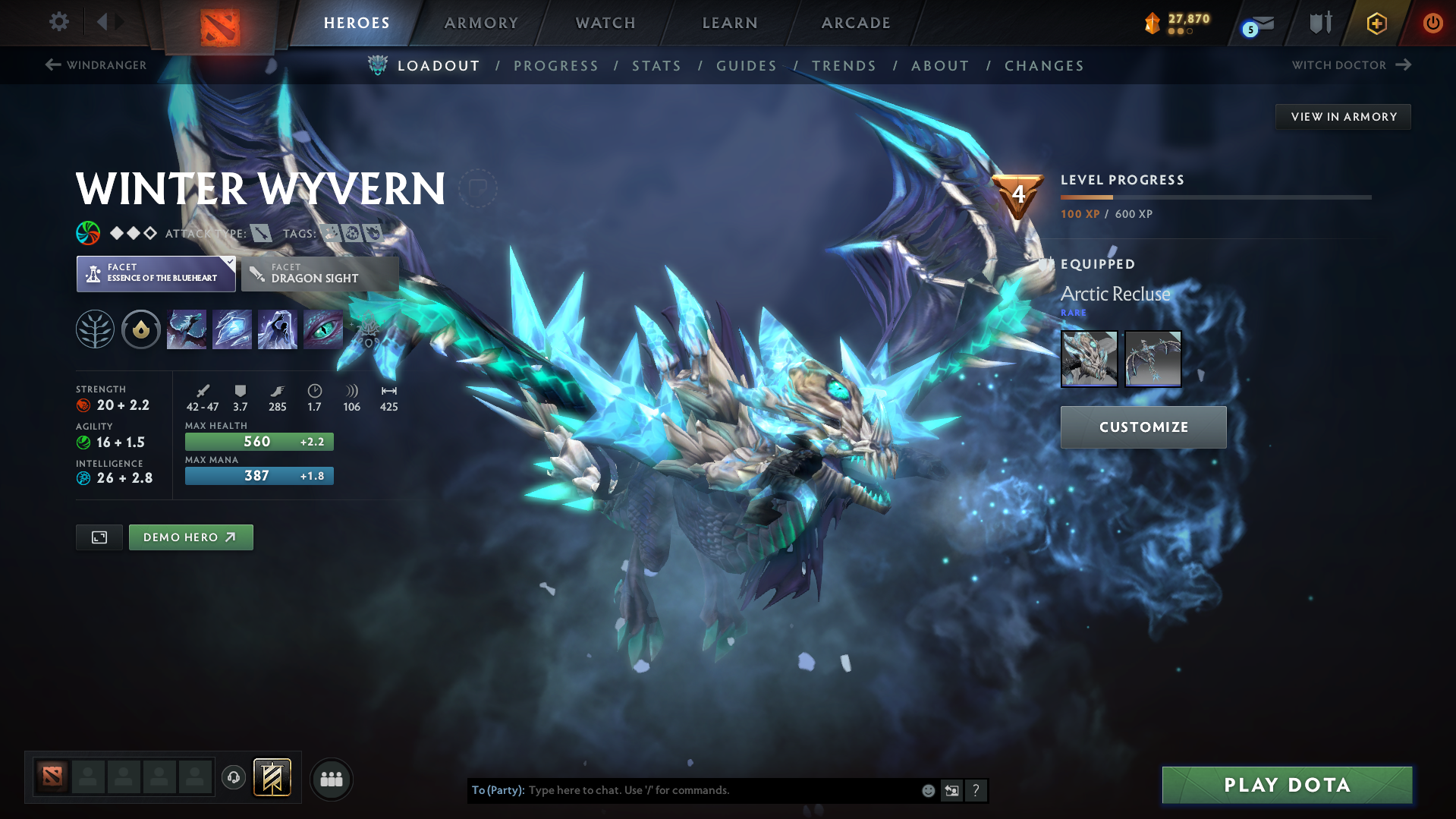Open the ARCADE menu
1456x819 pixels.
coord(856,23)
